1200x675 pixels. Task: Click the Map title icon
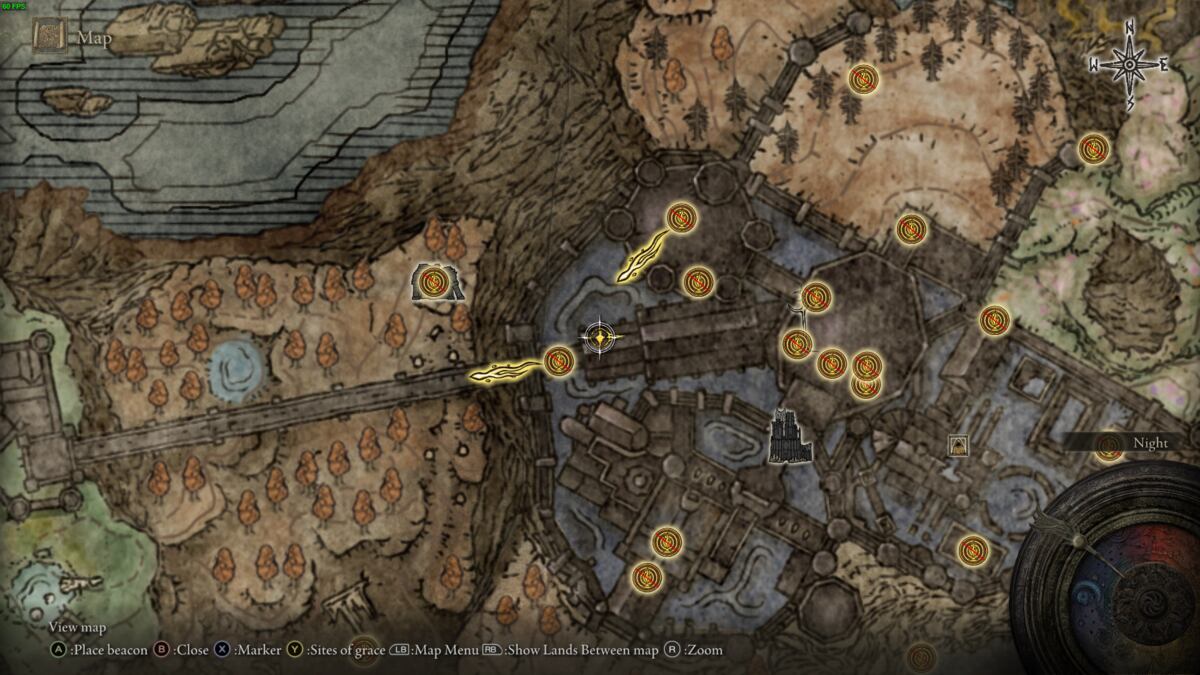47,37
